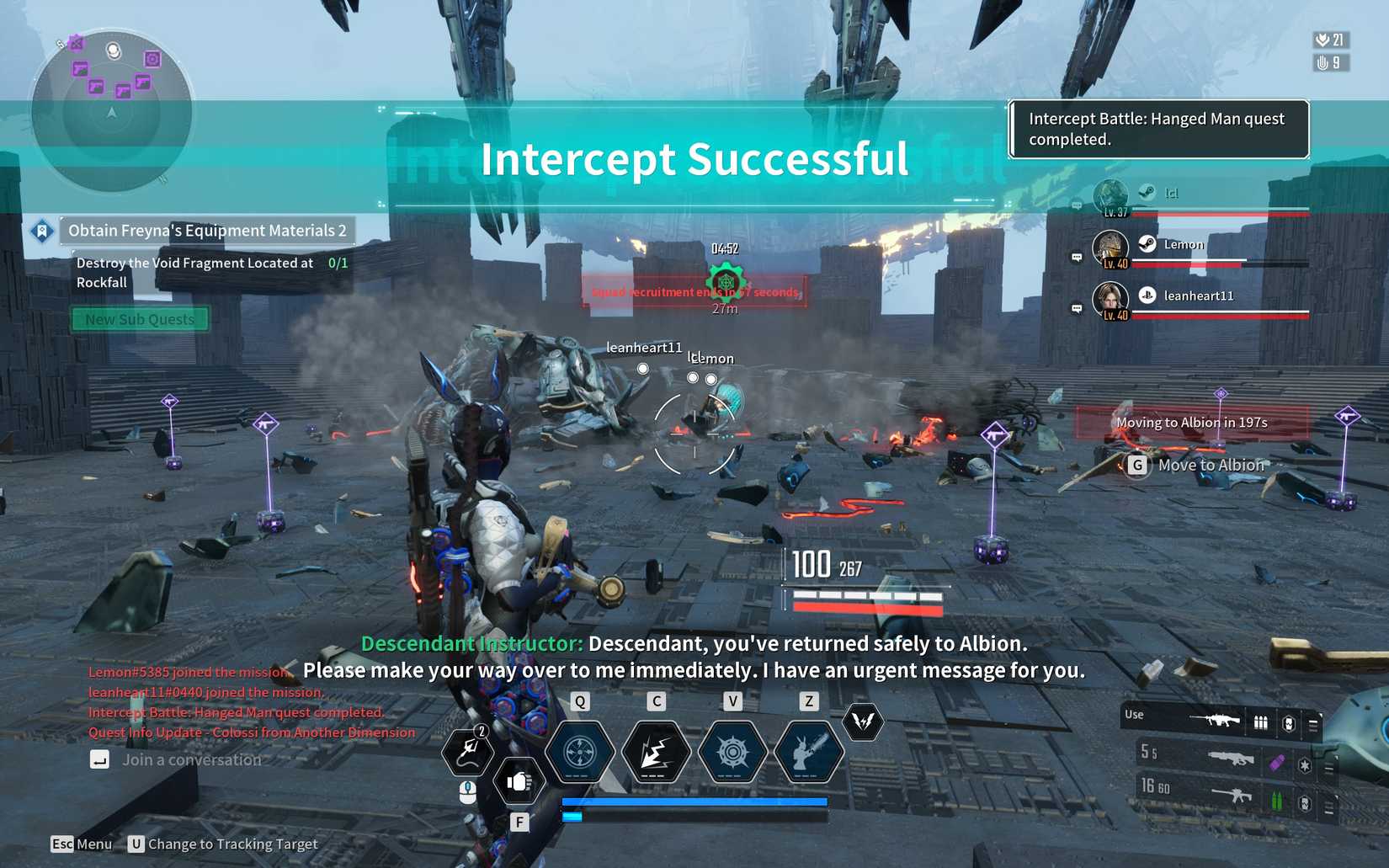The height and width of the screenshot is (868, 1389).
Task: Expand the New Sub Quests entry
Action: click(140, 318)
